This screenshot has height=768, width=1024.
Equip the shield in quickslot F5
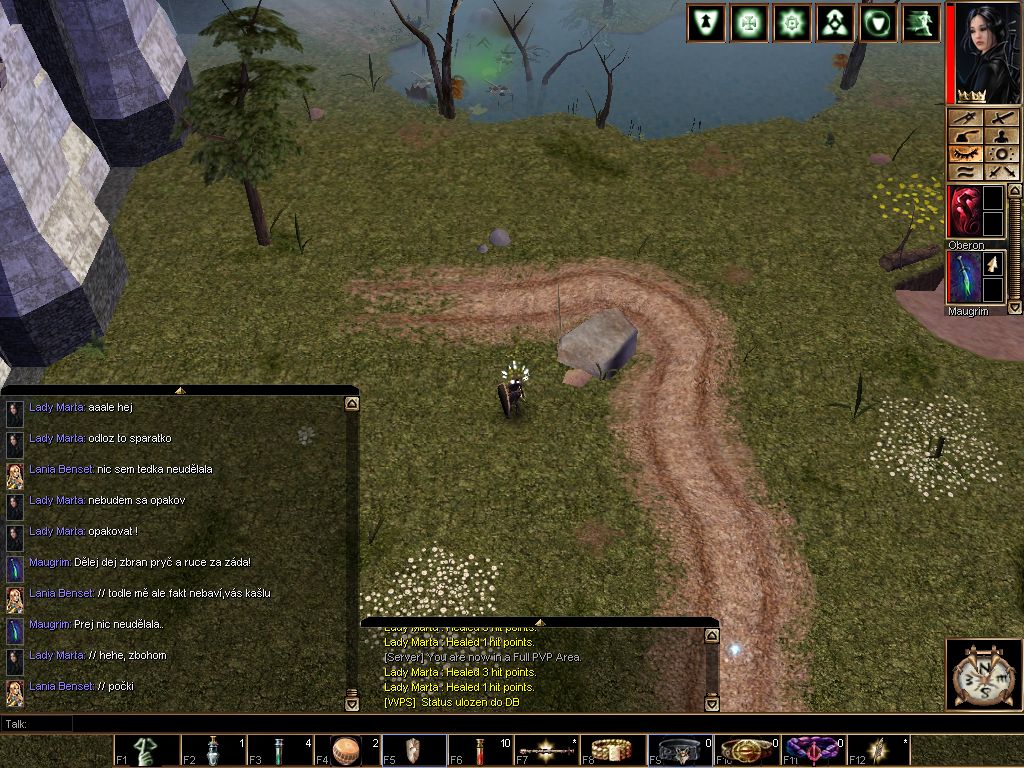(x=413, y=751)
